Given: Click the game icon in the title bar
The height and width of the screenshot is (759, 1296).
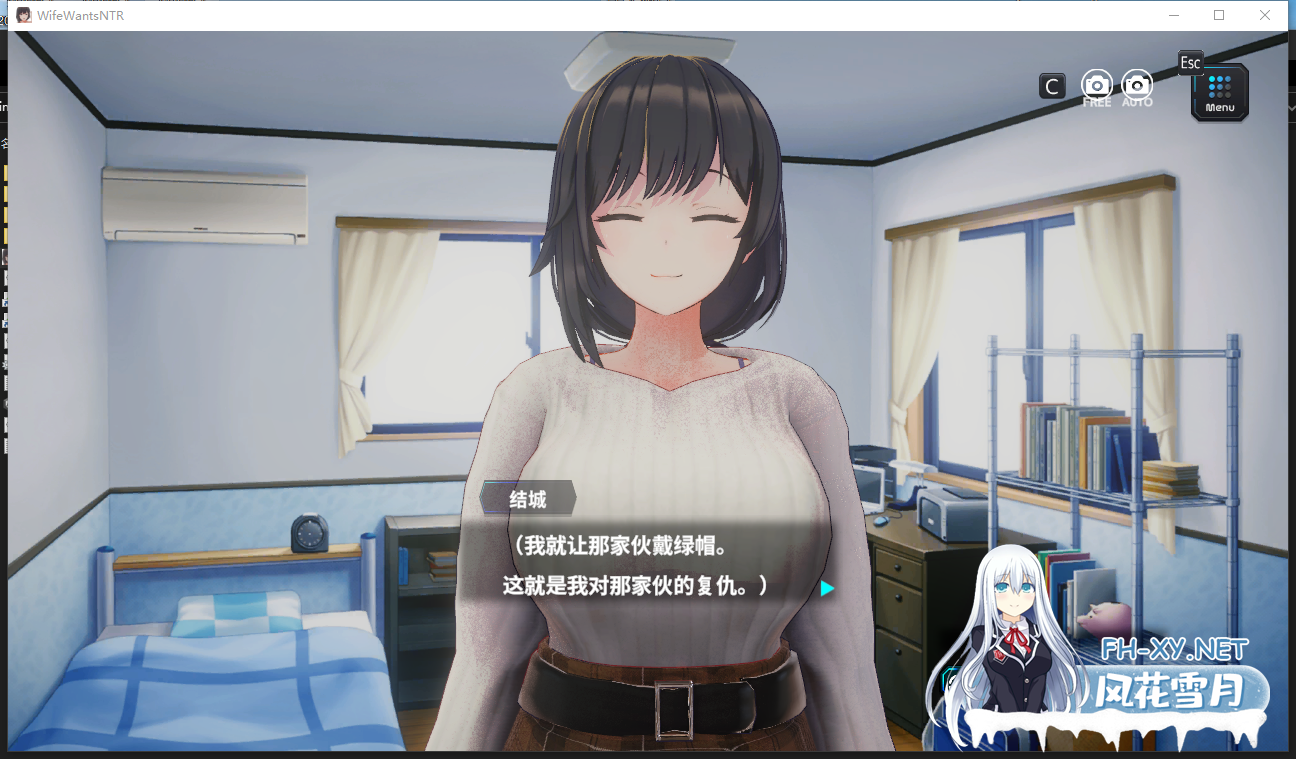Looking at the screenshot, I should 22,14.
